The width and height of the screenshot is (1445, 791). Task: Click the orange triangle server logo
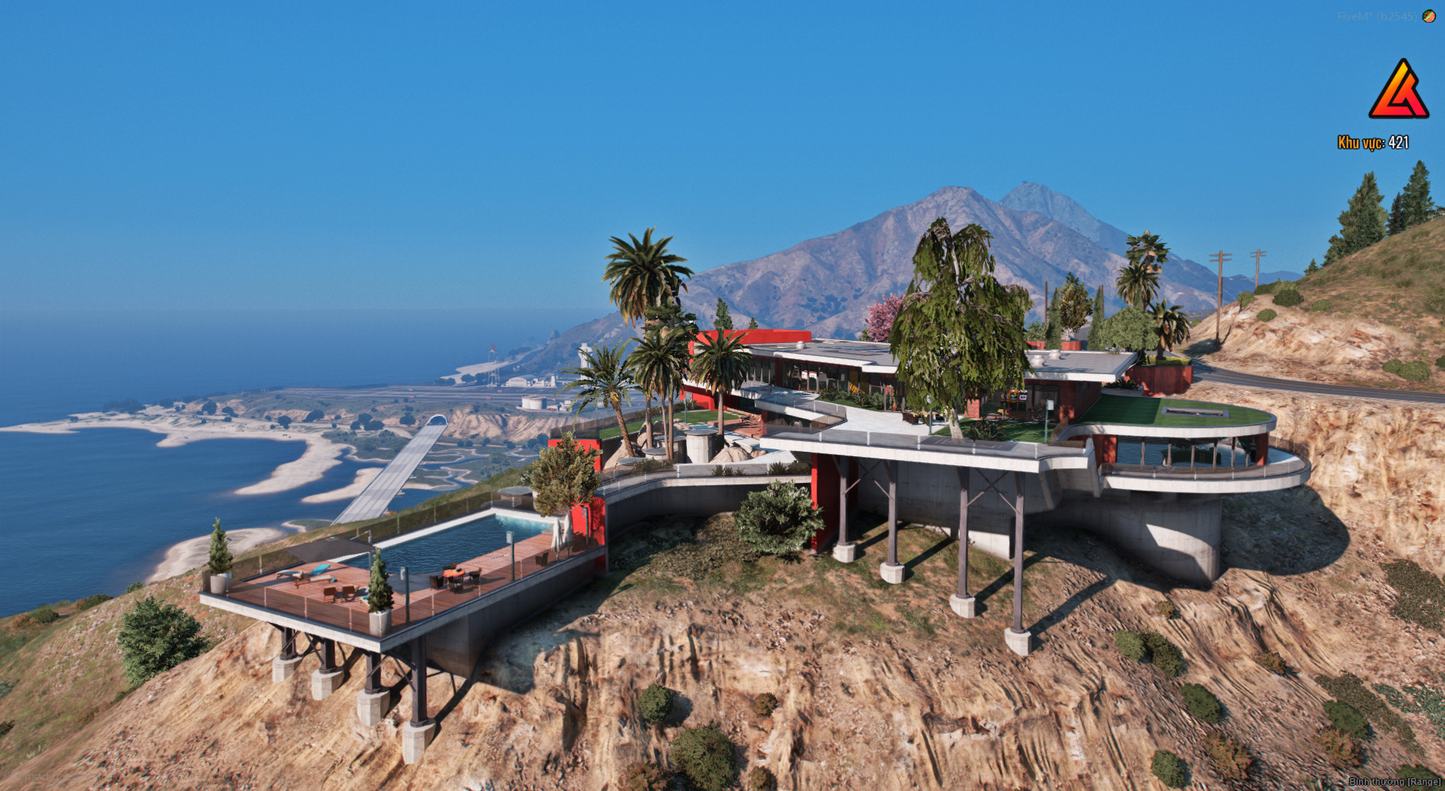pyautogui.click(x=1398, y=92)
